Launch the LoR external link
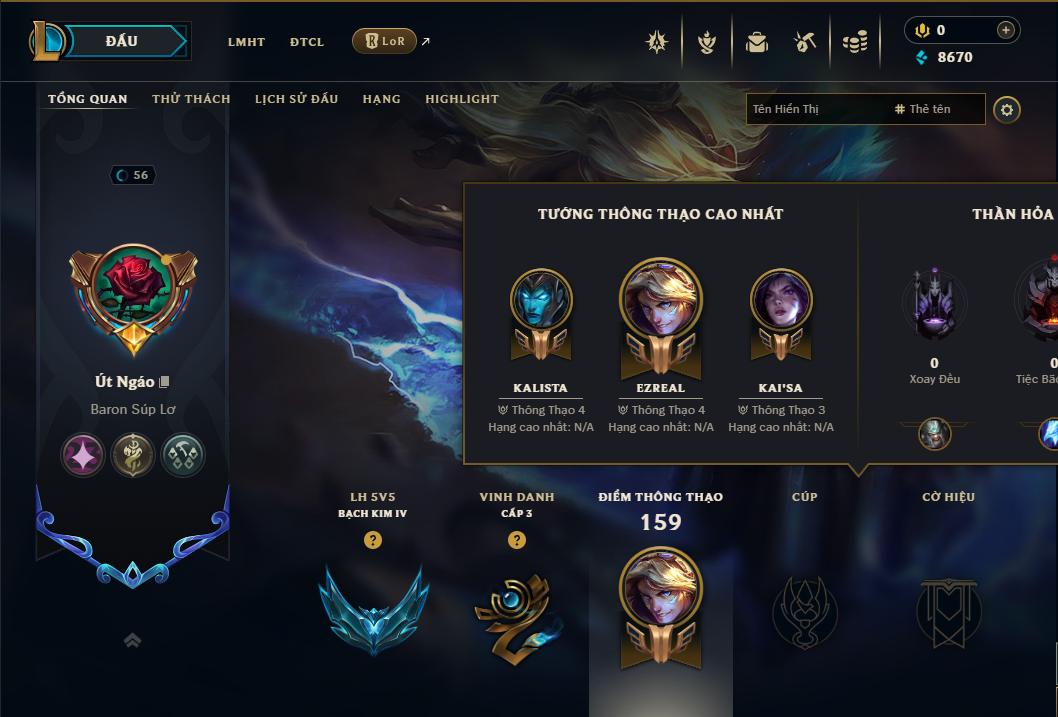Screen dimensions: 1058x717 (x=385, y=41)
